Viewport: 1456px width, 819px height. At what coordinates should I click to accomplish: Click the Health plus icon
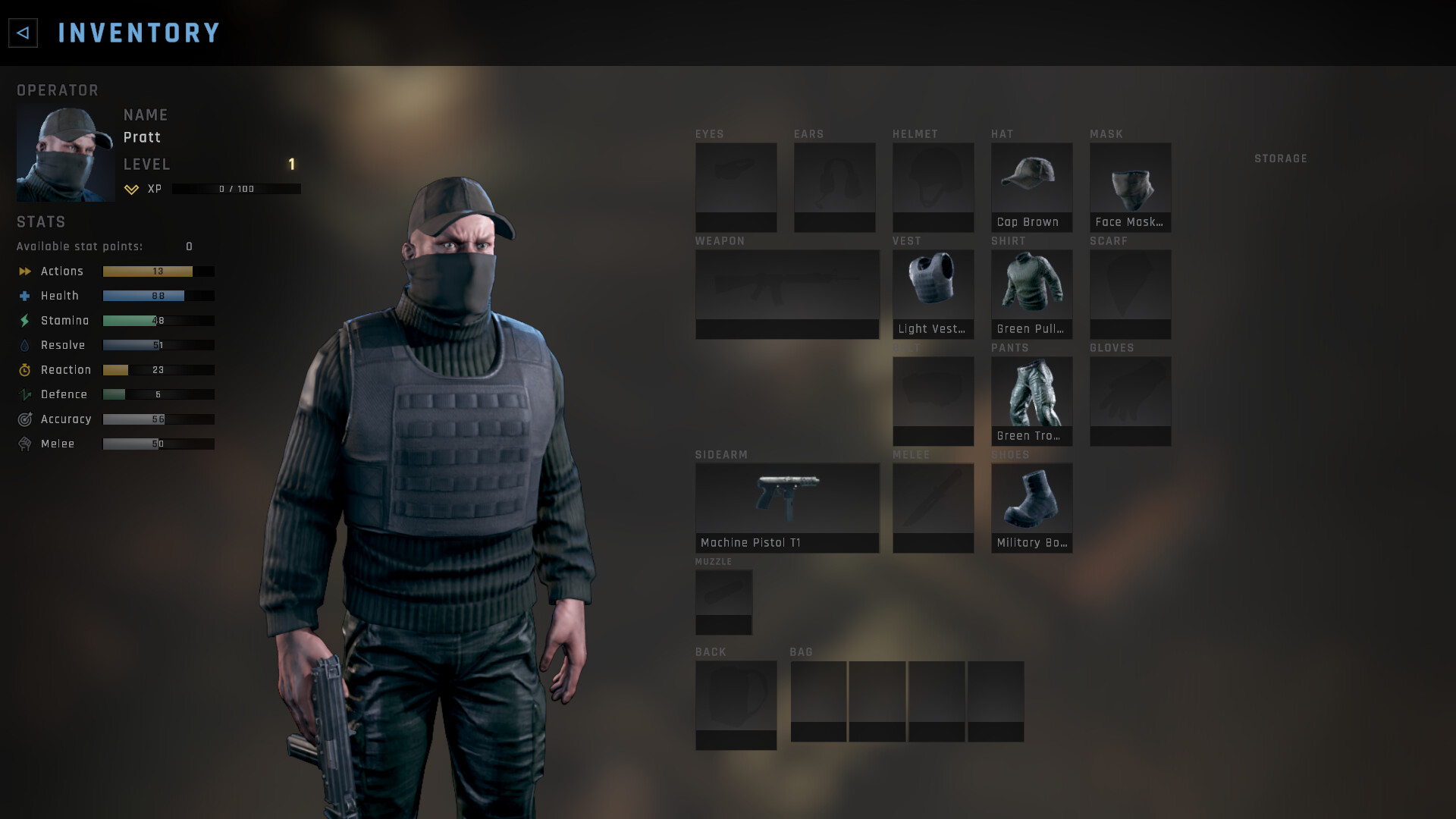[24, 296]
